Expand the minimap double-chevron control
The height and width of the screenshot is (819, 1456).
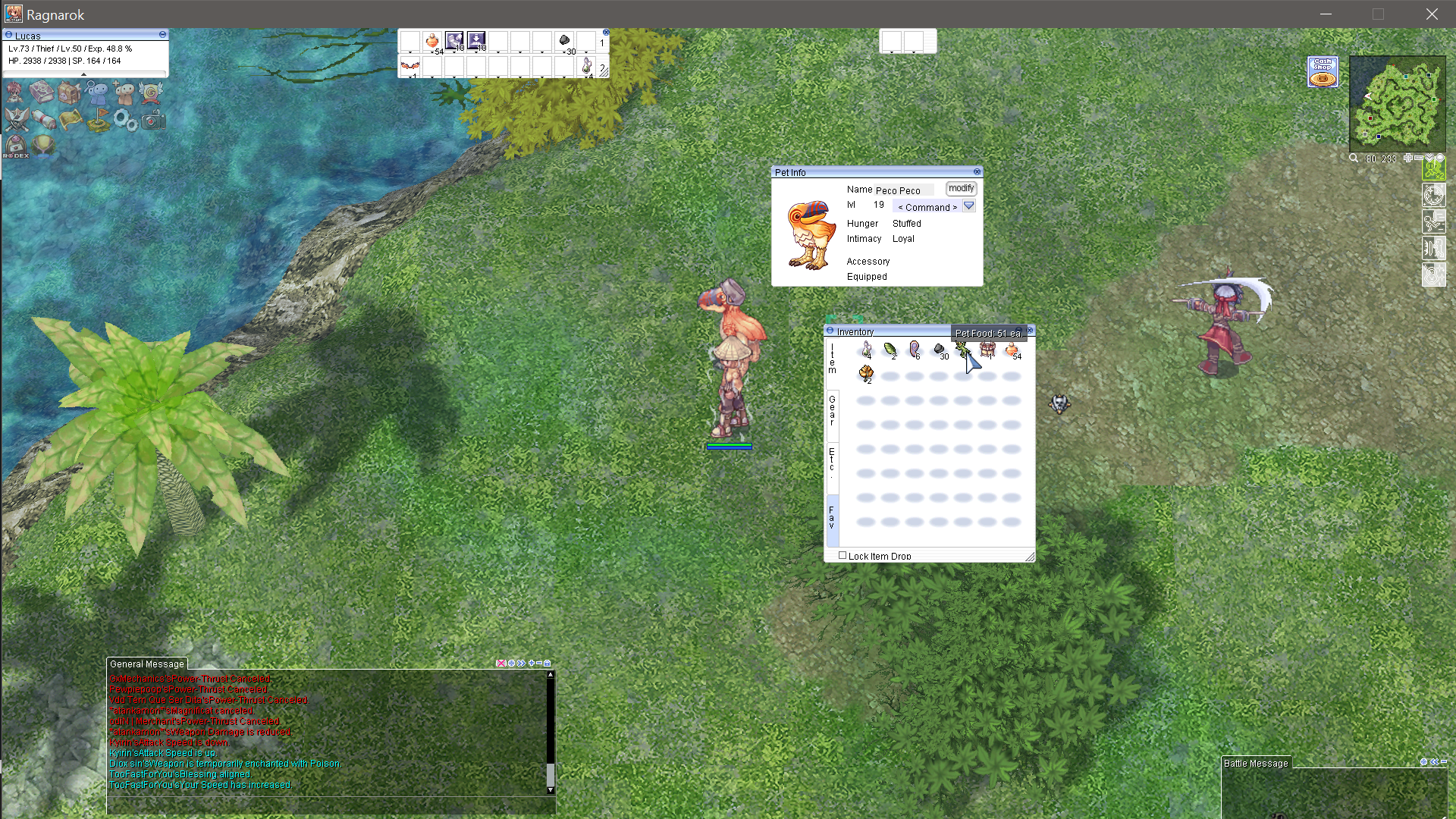click(x=1429, y=158)
